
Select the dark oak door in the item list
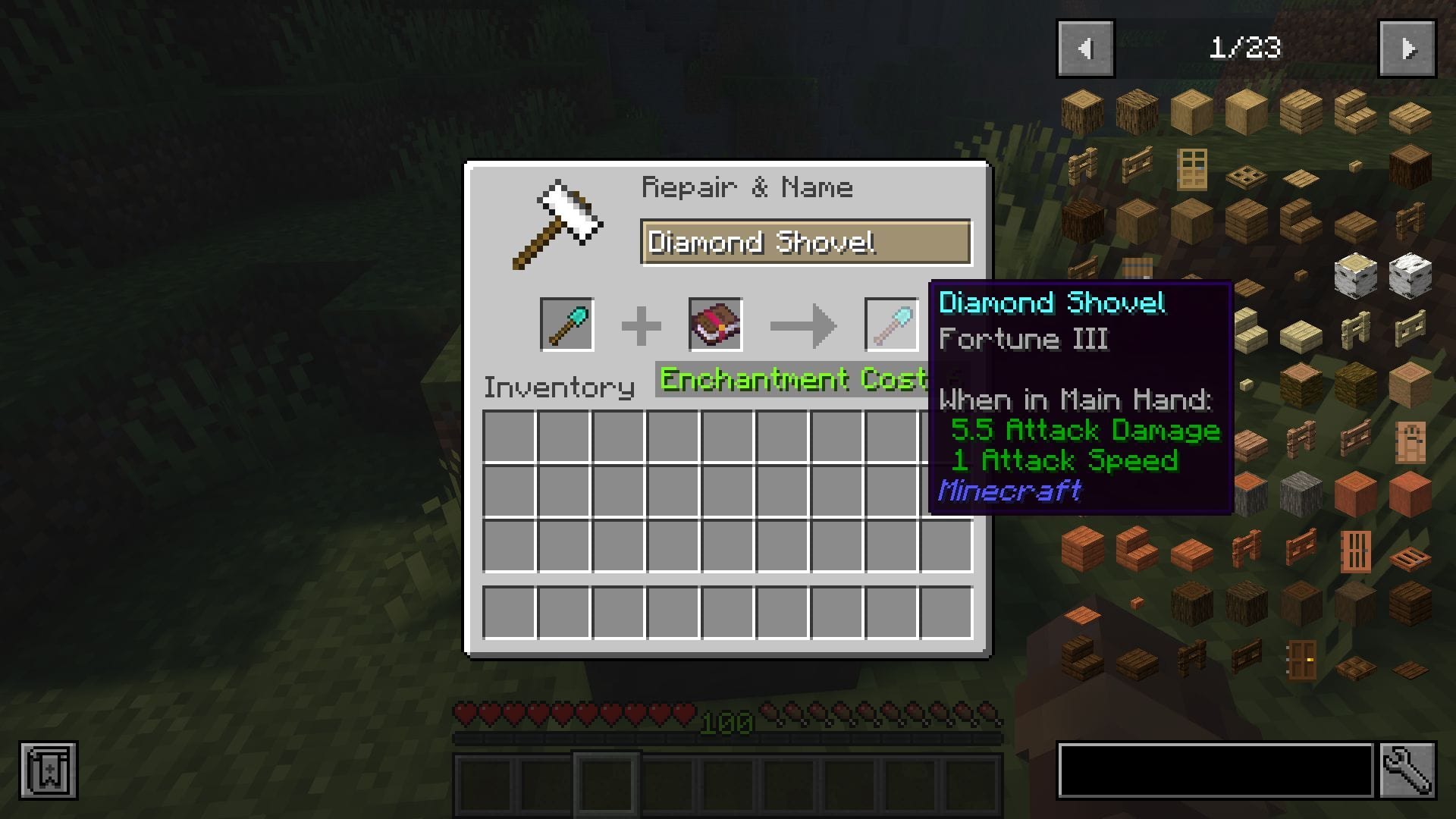pyautogui.click(x=1300, y=661)
